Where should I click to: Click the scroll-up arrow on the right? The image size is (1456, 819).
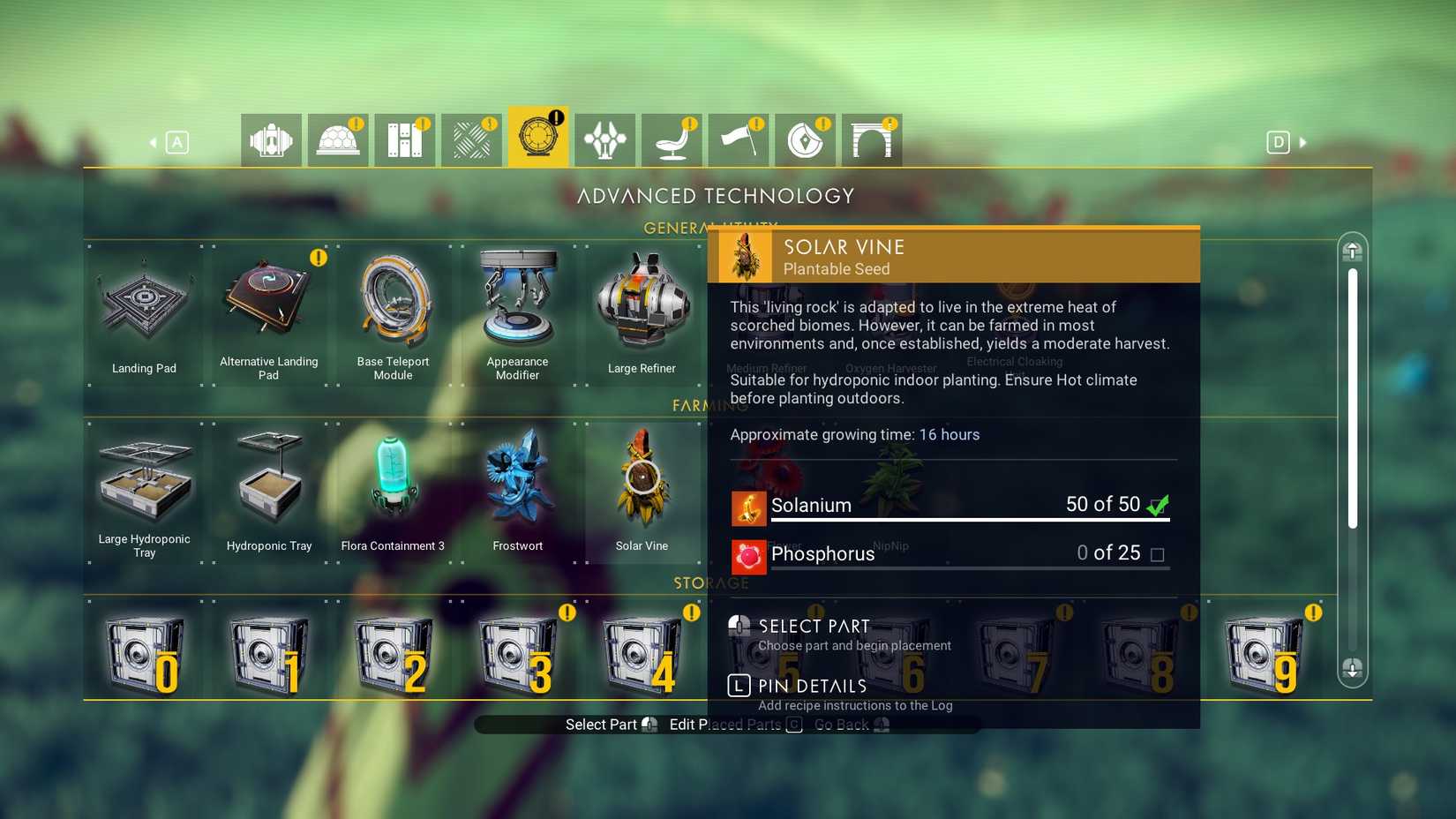1351,252
